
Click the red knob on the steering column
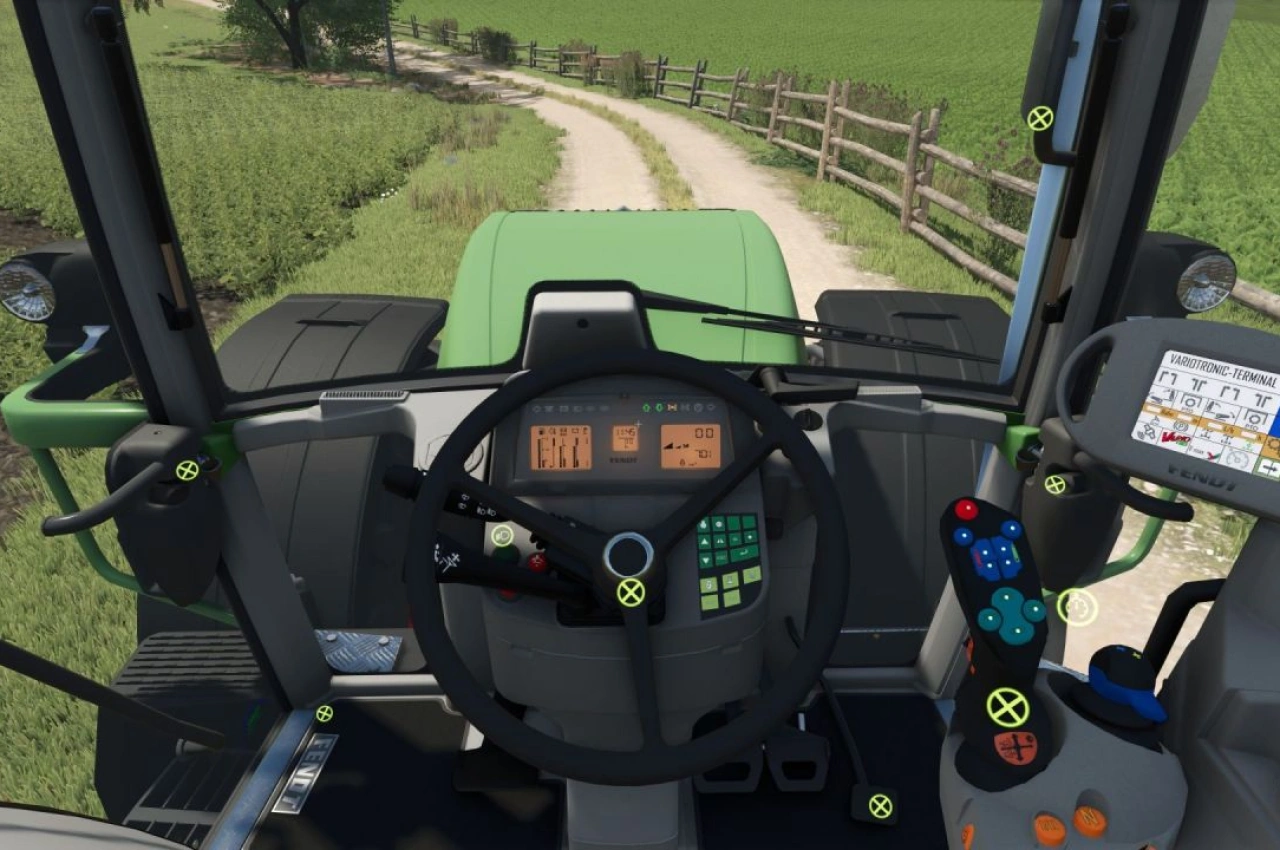536,560
